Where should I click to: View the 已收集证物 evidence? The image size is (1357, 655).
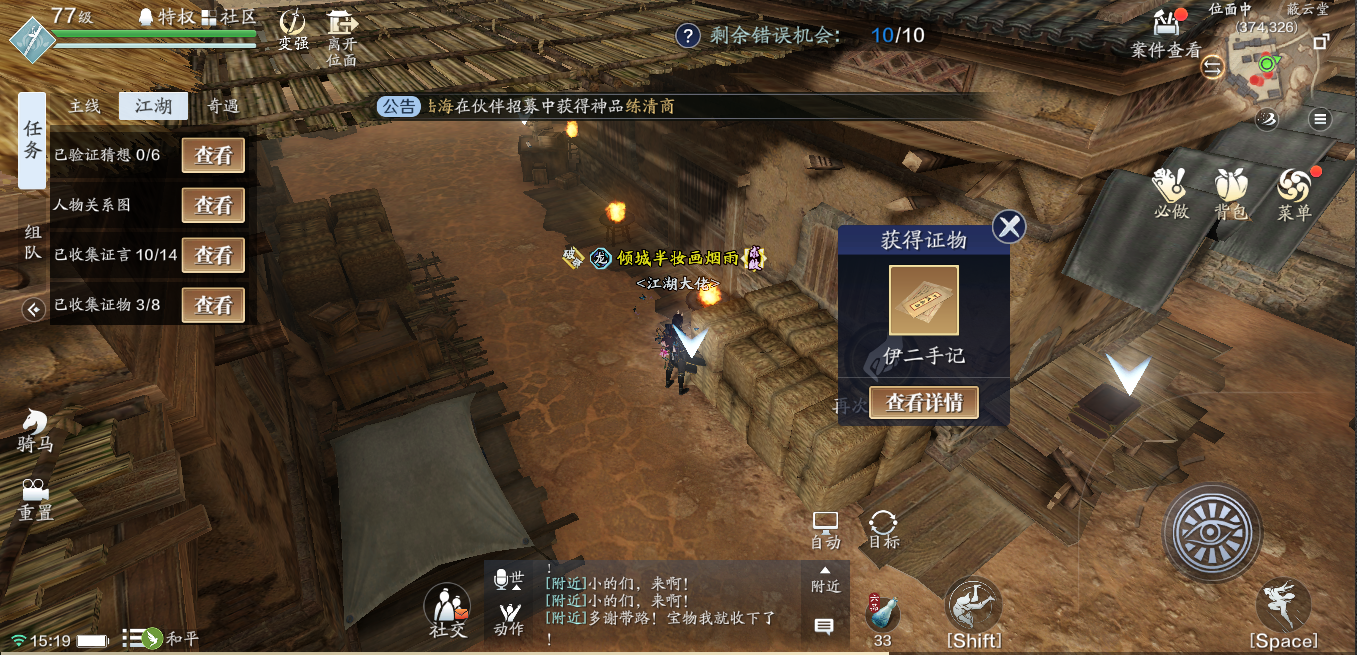(213, 305)
